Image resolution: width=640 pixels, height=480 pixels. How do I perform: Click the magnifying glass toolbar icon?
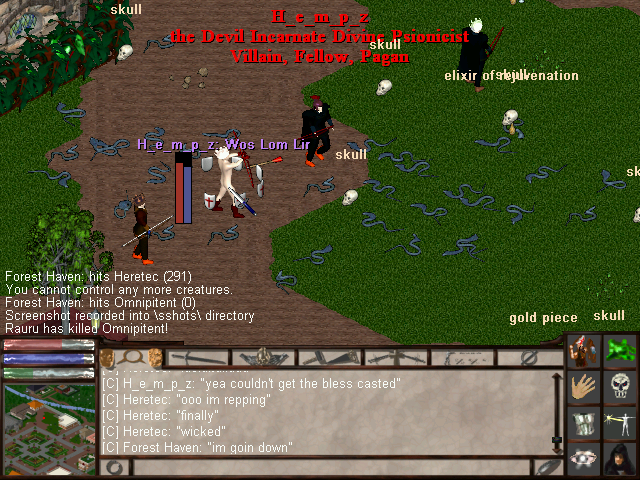(x=131, y=357)
